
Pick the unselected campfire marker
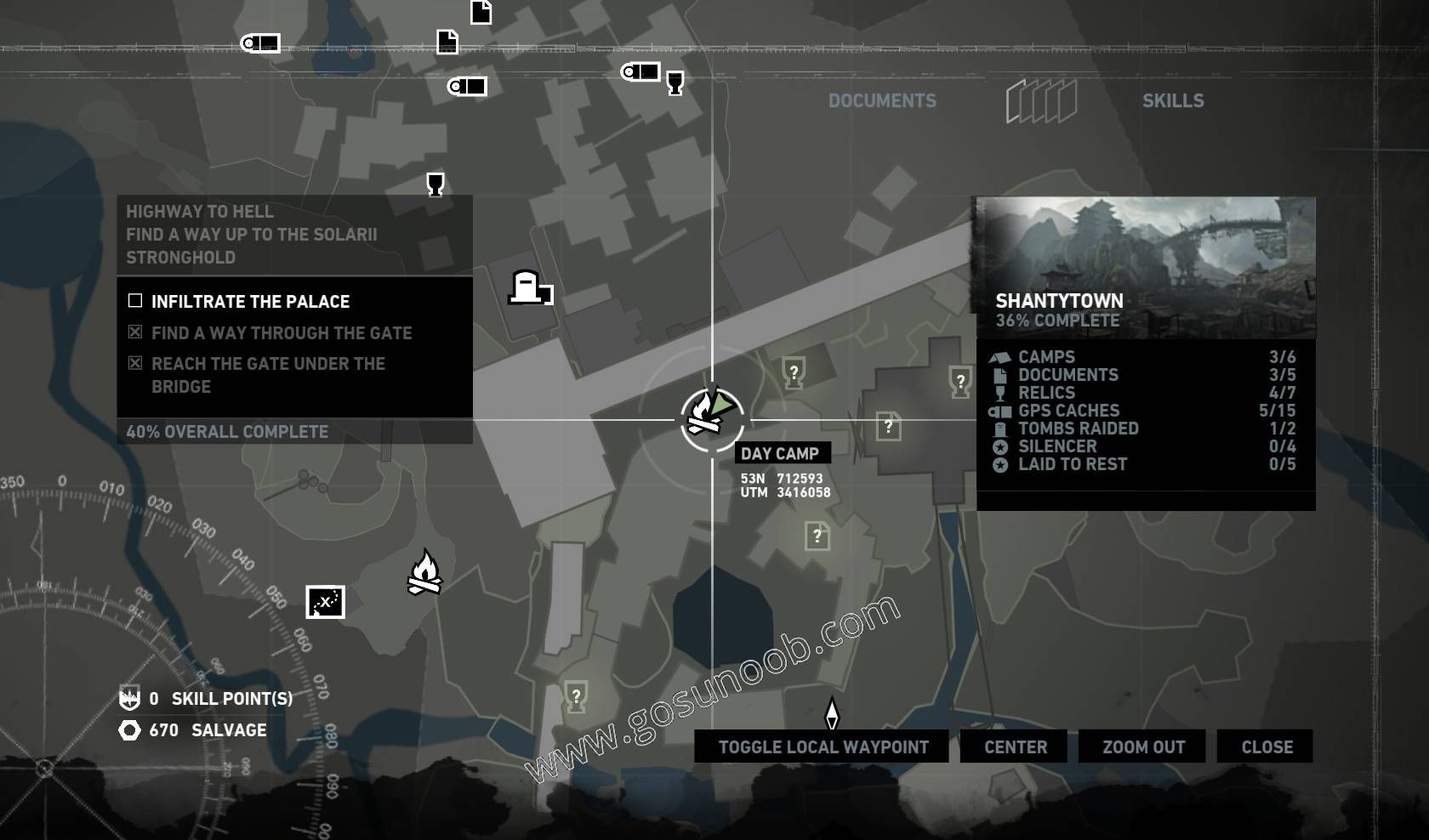424,572
